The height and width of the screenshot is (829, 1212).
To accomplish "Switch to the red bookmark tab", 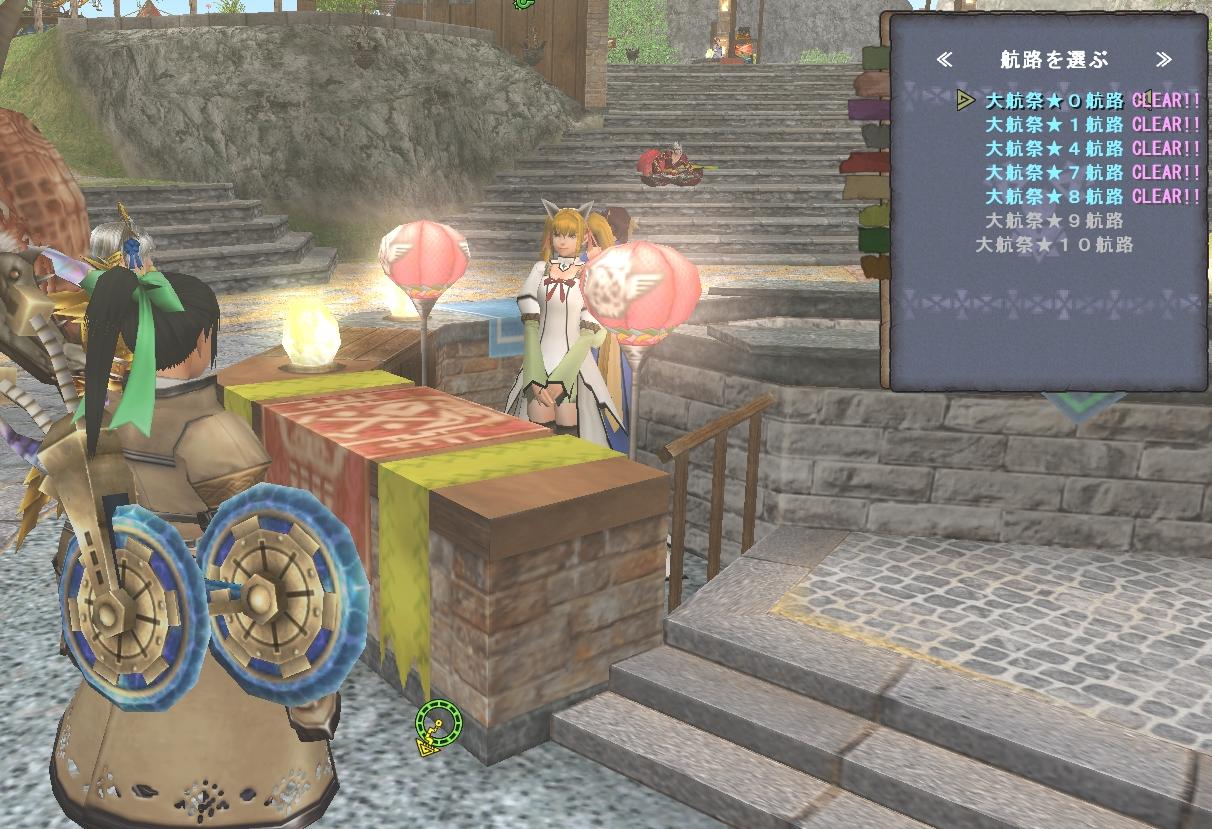I will click(x=866, y=162).
